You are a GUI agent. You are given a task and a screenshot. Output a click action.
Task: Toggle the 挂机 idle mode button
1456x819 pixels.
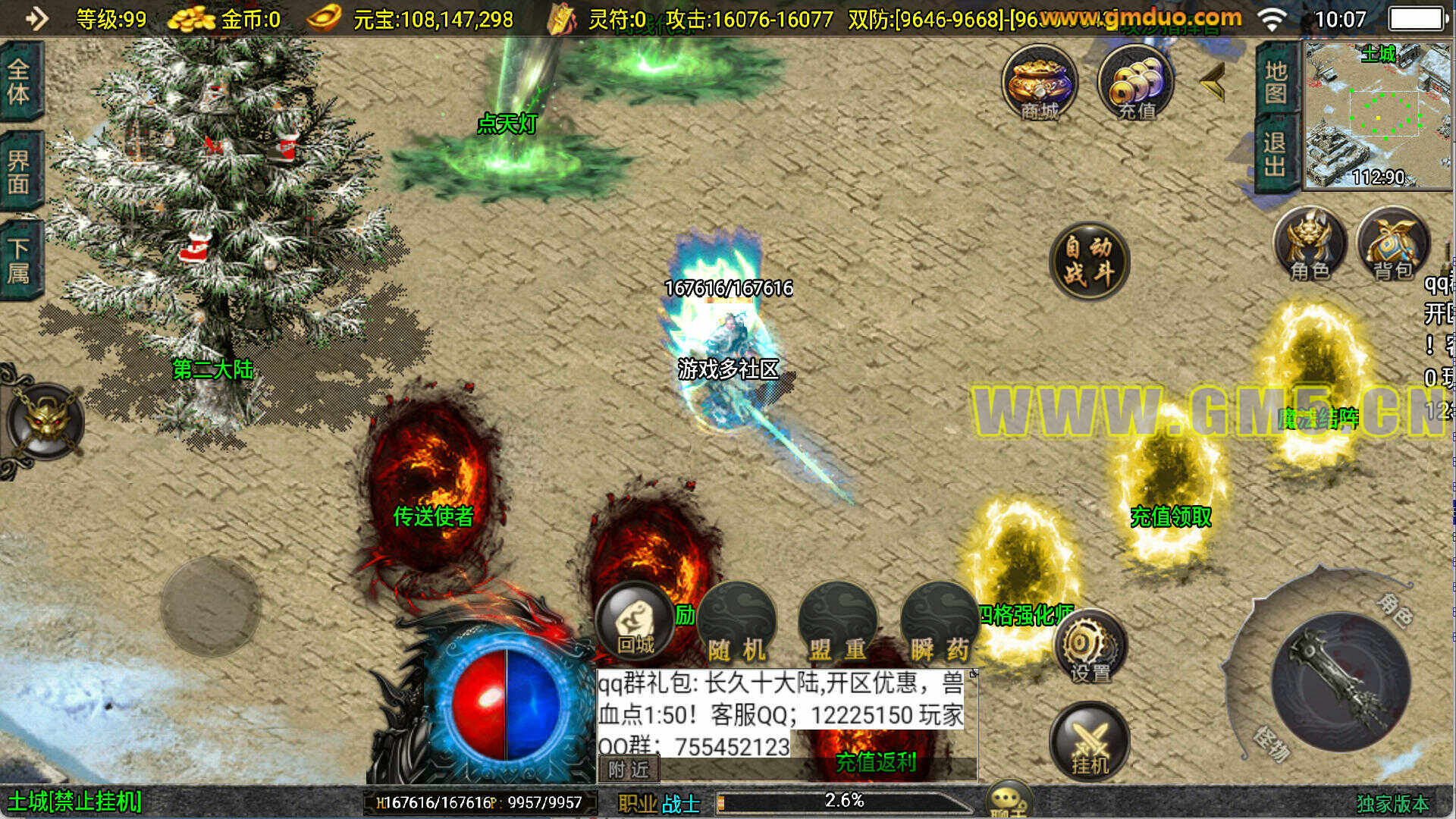[x=1089, y=742]
